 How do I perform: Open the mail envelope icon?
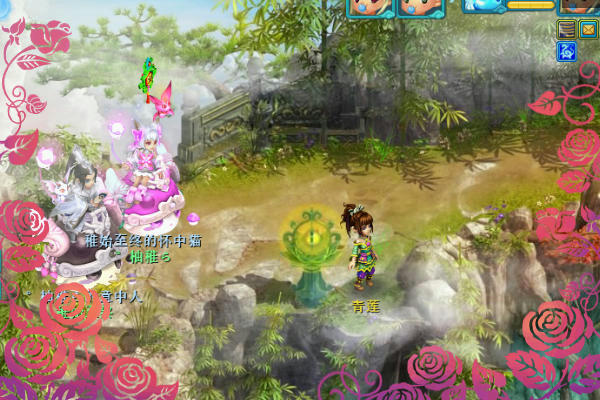click(589, 29)
